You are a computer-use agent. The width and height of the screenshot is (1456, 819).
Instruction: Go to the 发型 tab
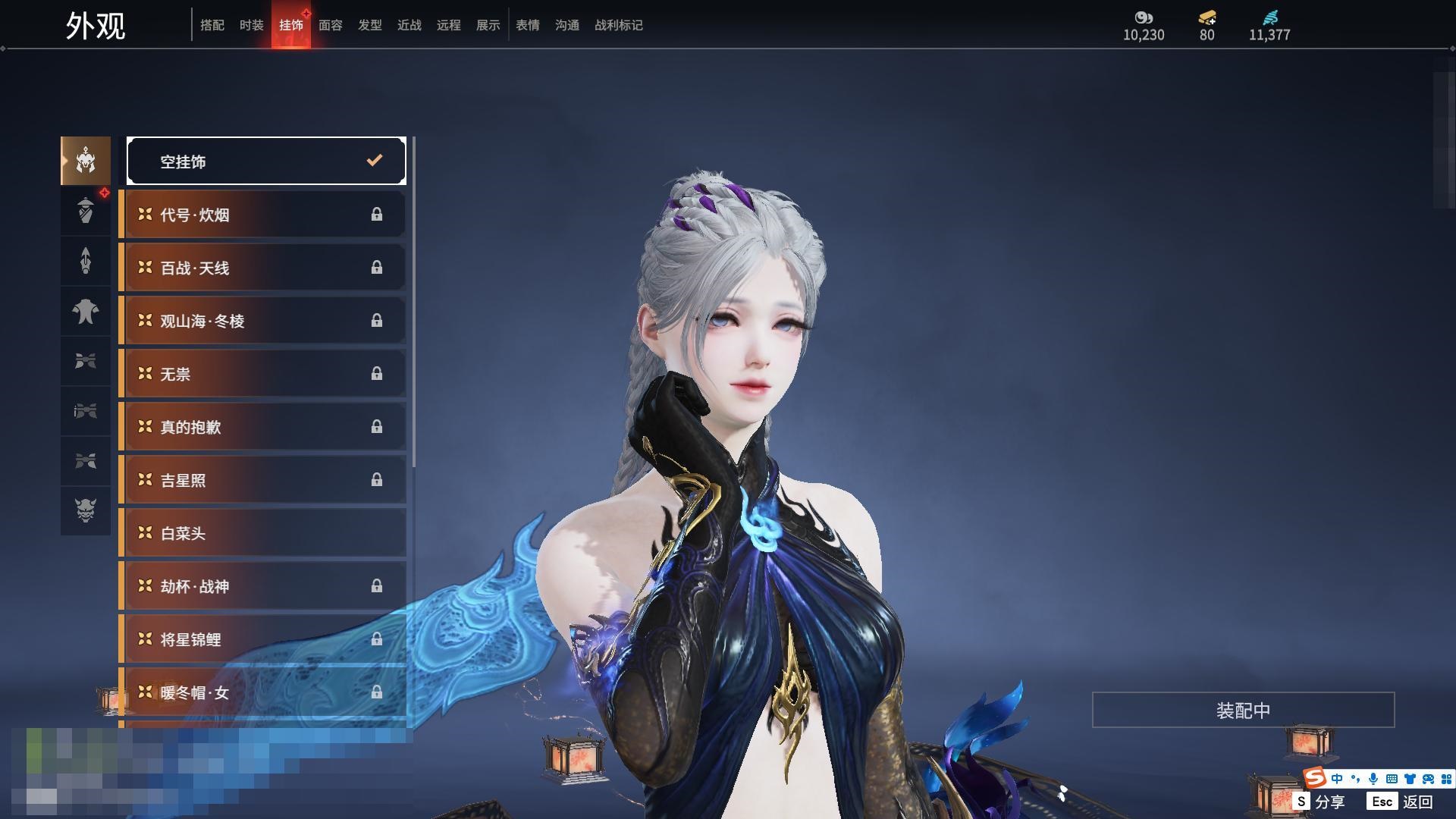tap(369, 25)
